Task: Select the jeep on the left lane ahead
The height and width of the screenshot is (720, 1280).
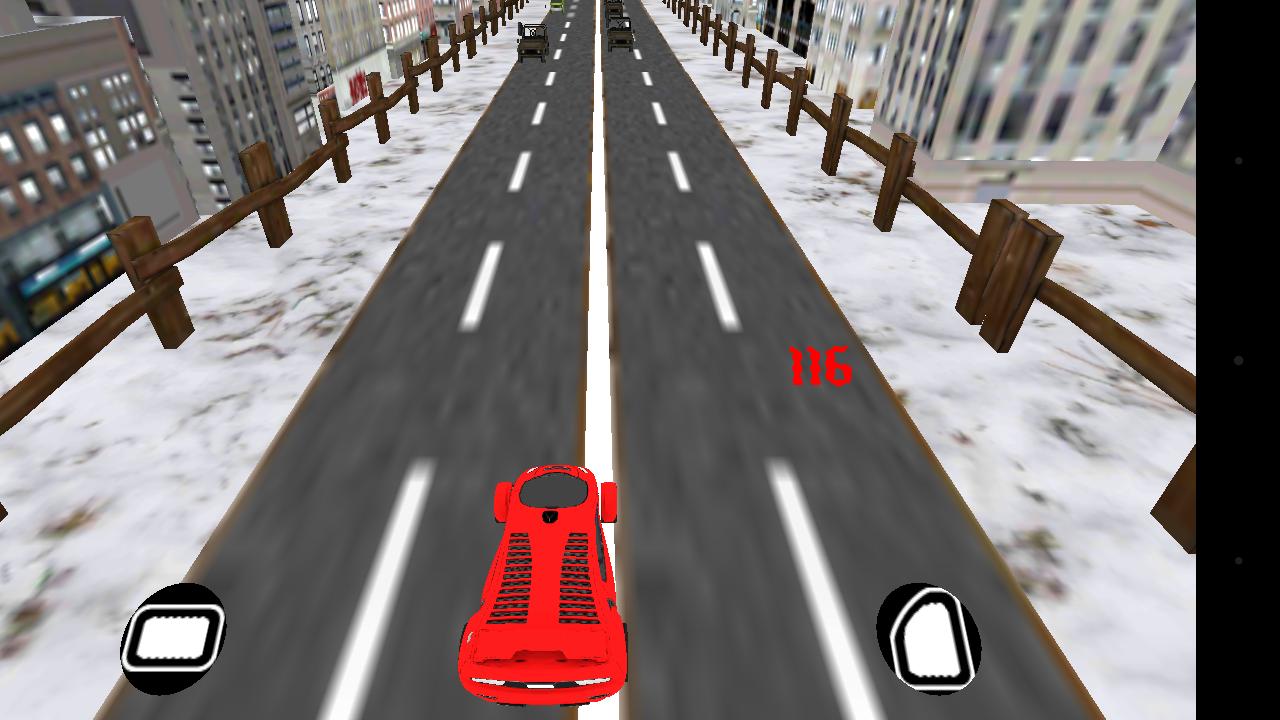Action: point(533,40)
